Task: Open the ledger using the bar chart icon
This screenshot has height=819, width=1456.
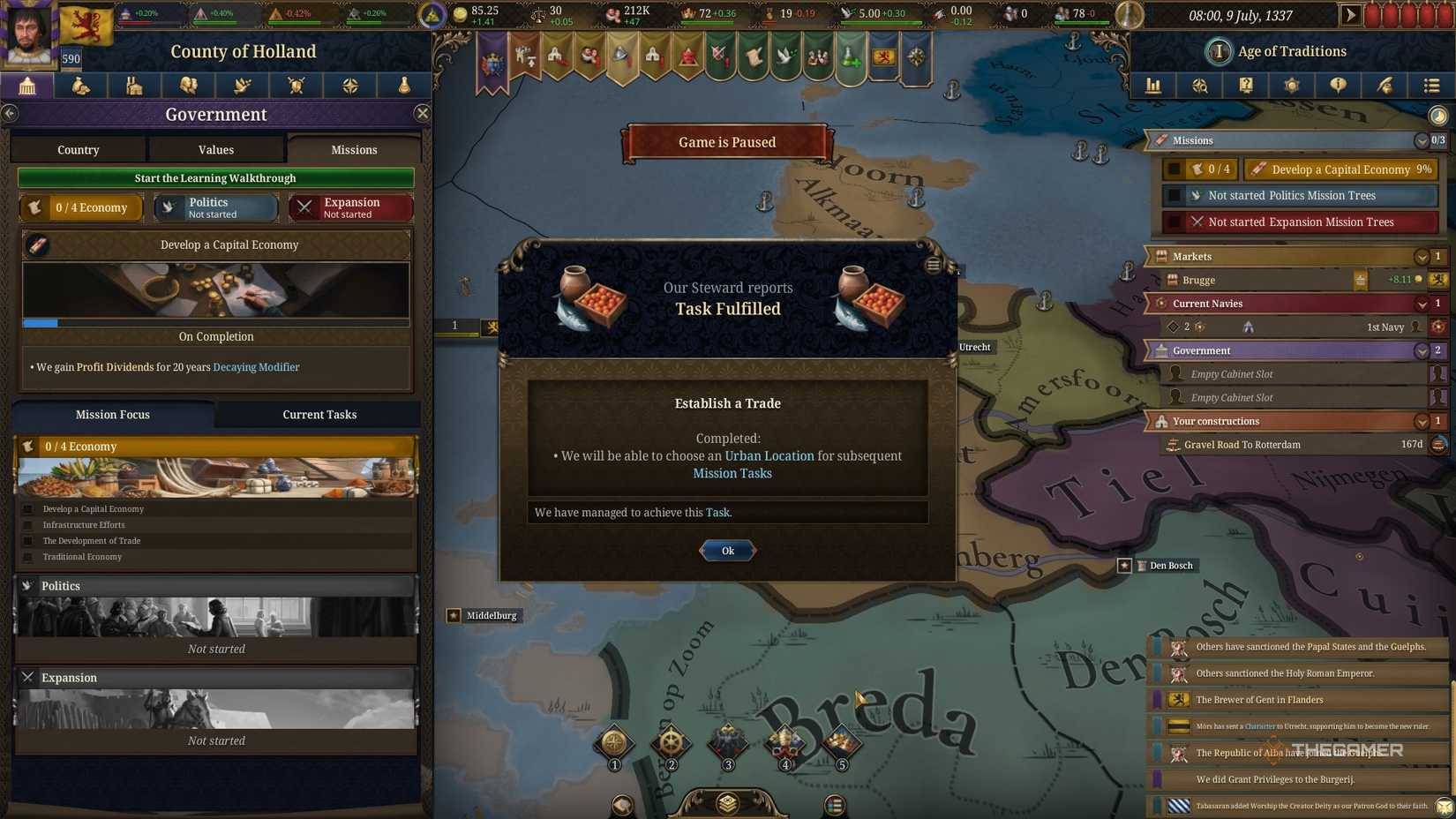Action: click(x=1153, y=86)
